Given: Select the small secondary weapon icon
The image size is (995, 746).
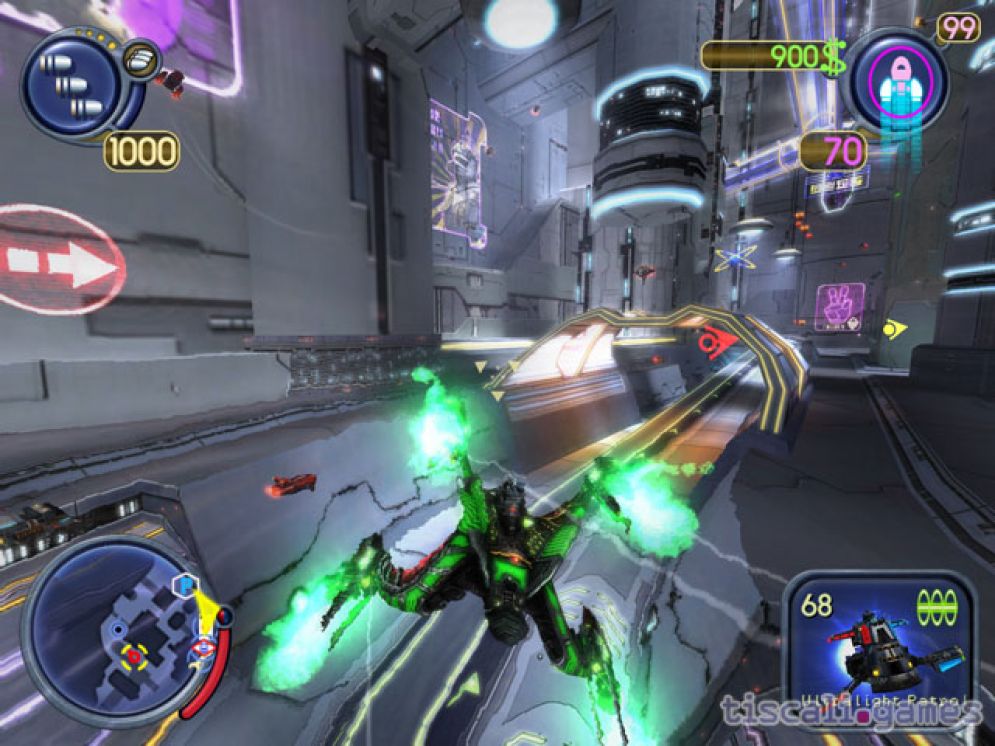Looking at the screenshot, I should coord(139,57).
